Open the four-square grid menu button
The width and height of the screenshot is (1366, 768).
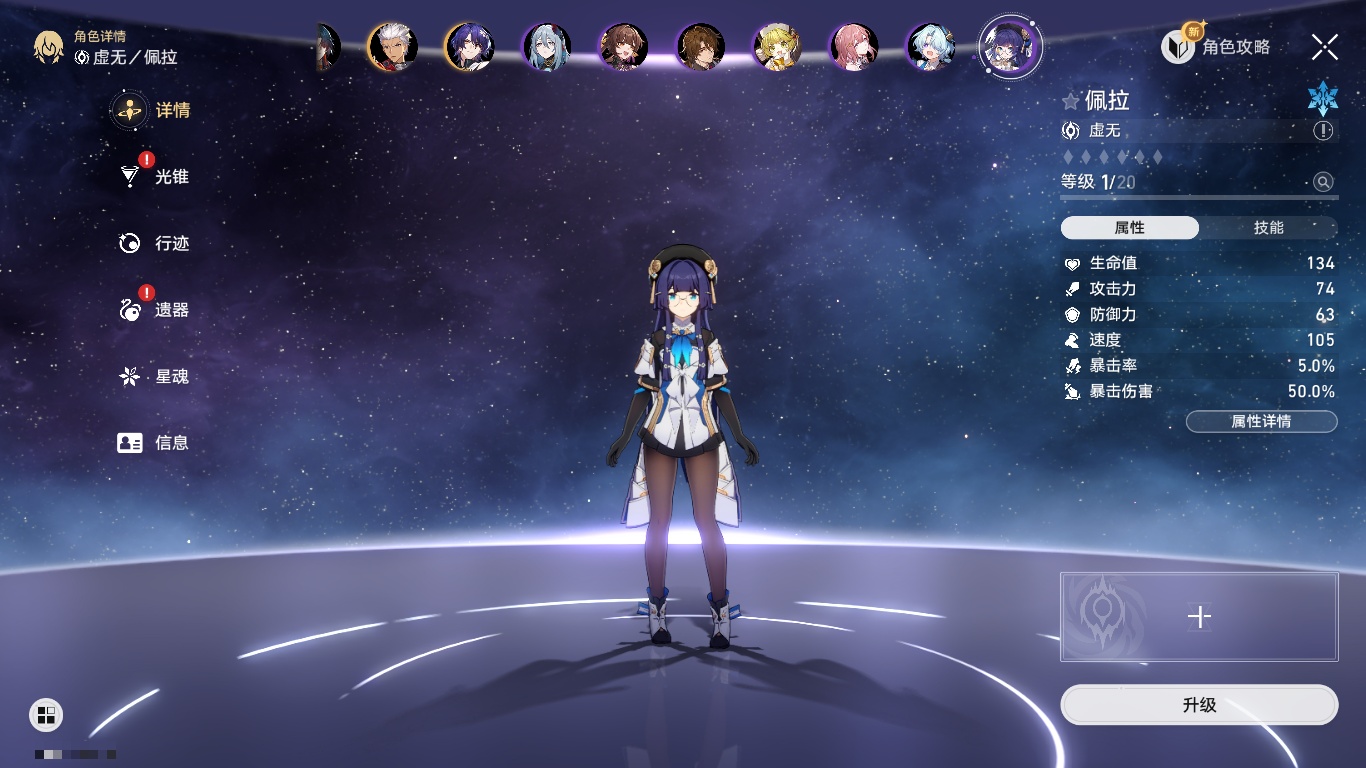coord(46,714)
